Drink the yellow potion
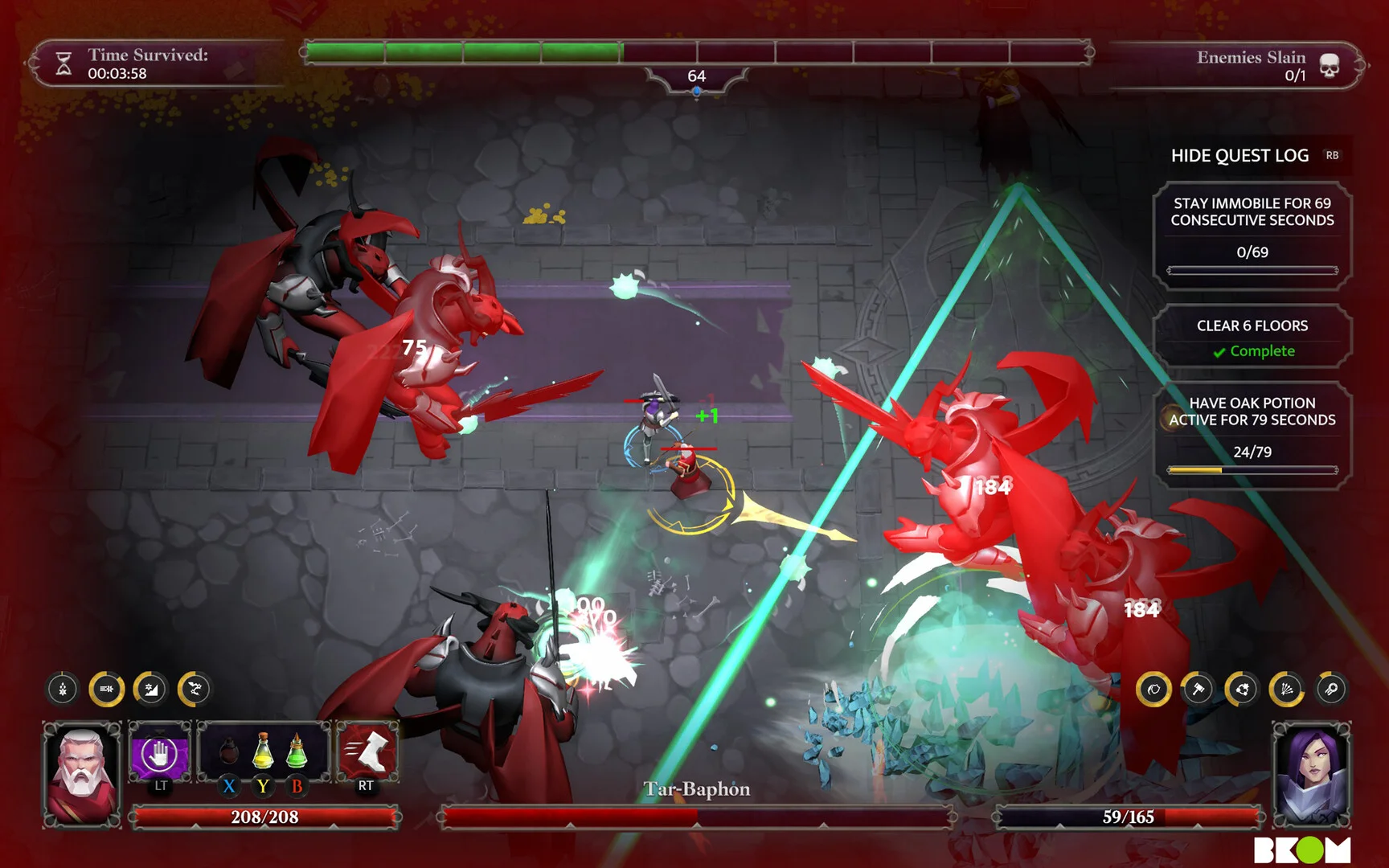 [x=263, y=752]
